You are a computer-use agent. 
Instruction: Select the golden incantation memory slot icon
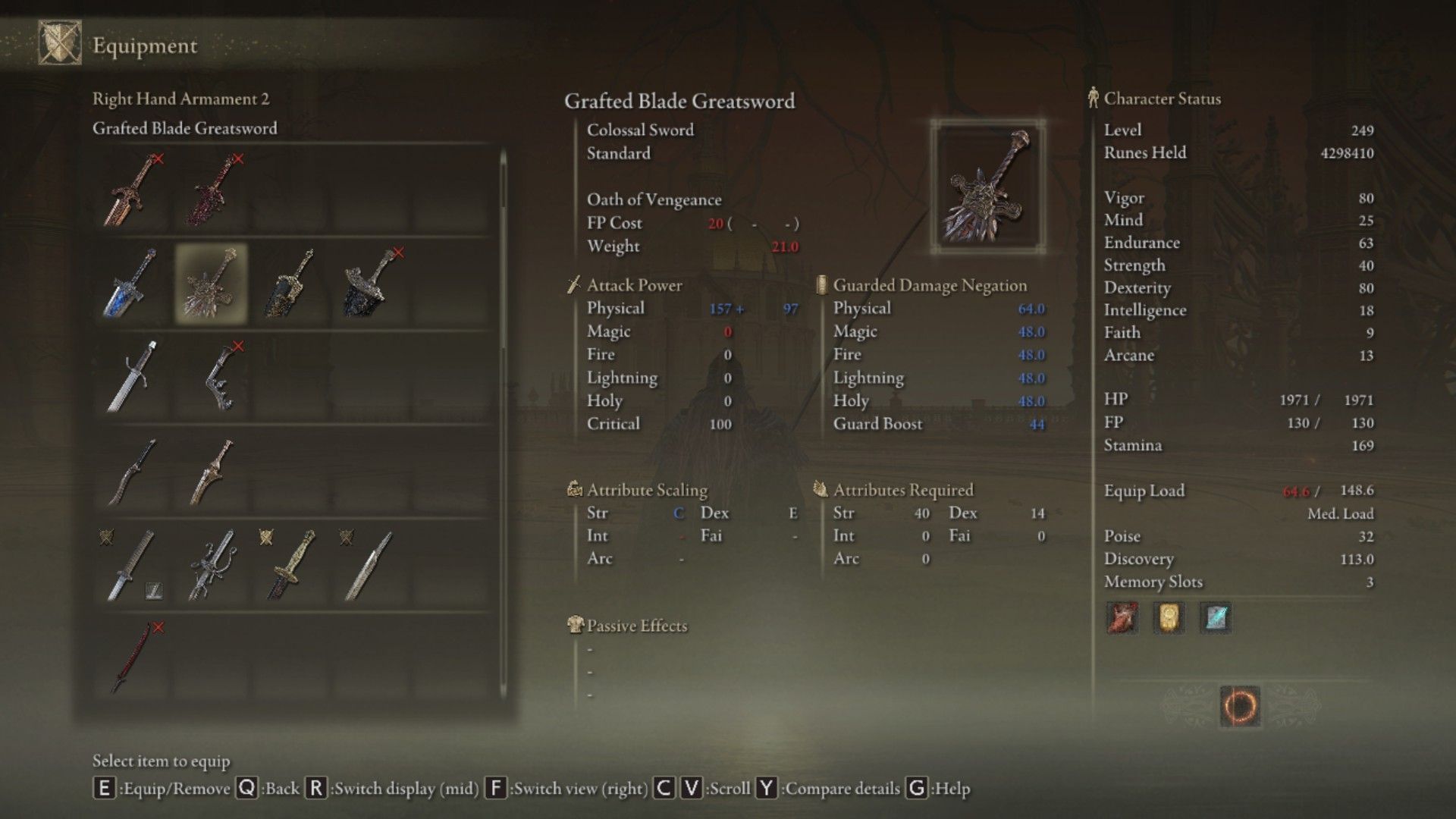[x=1169, y=618]
